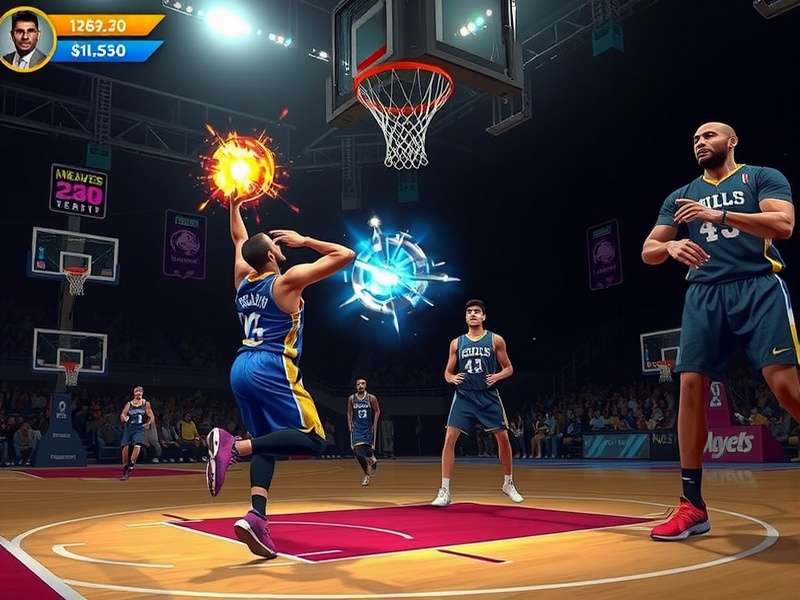800x600 pixels.
Task: Open the player profile portrait
Action: click(x=27, y=39)
